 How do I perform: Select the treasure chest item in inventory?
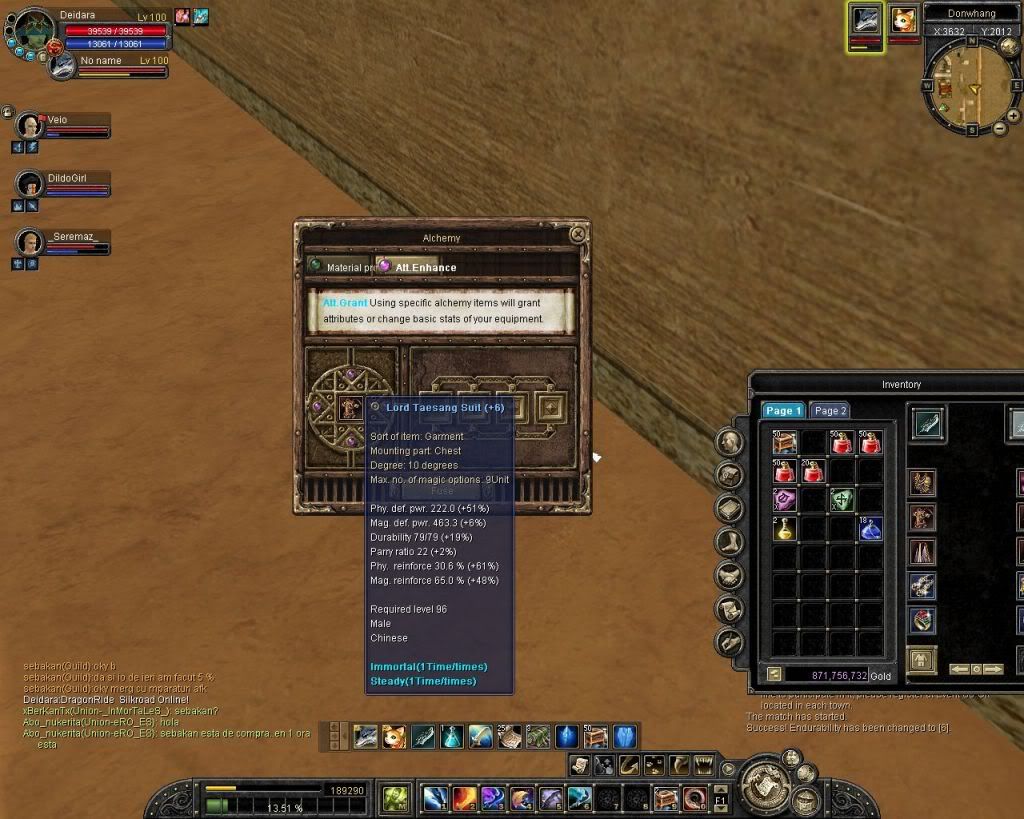coord(785,443)
